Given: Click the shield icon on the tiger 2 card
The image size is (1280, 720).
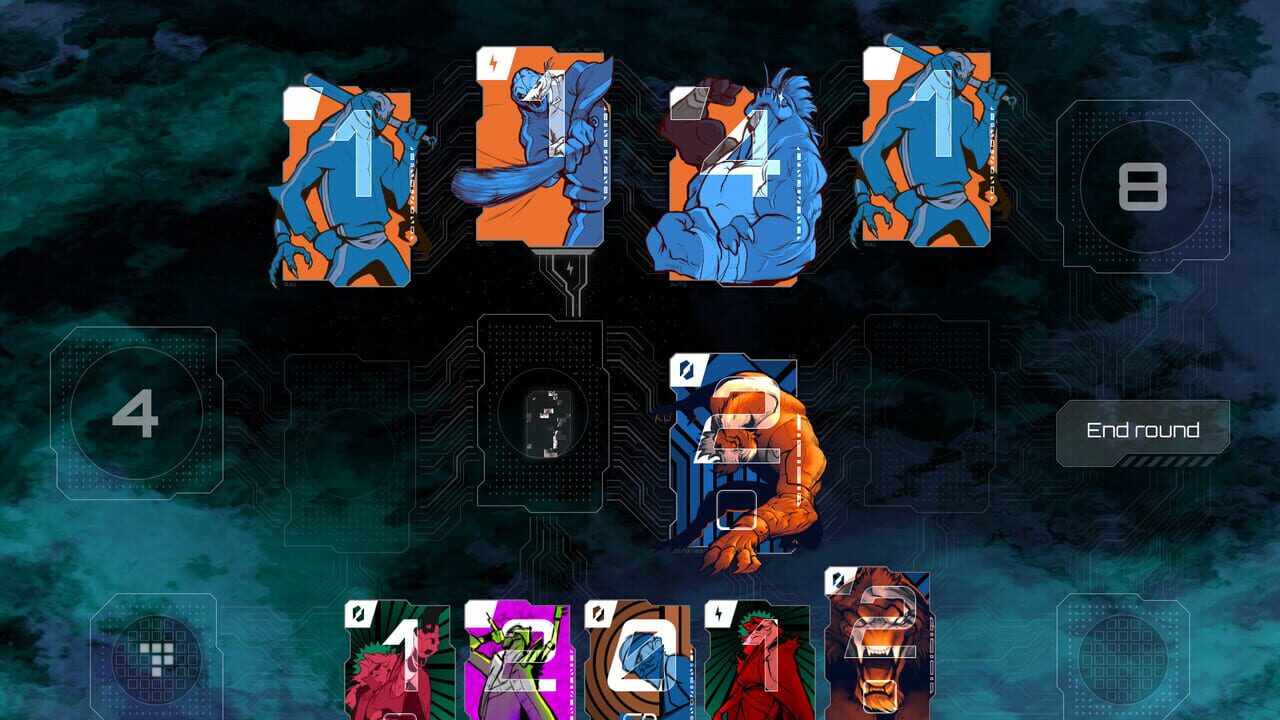Looking at the screenshot, I should (x=838, y=578).
